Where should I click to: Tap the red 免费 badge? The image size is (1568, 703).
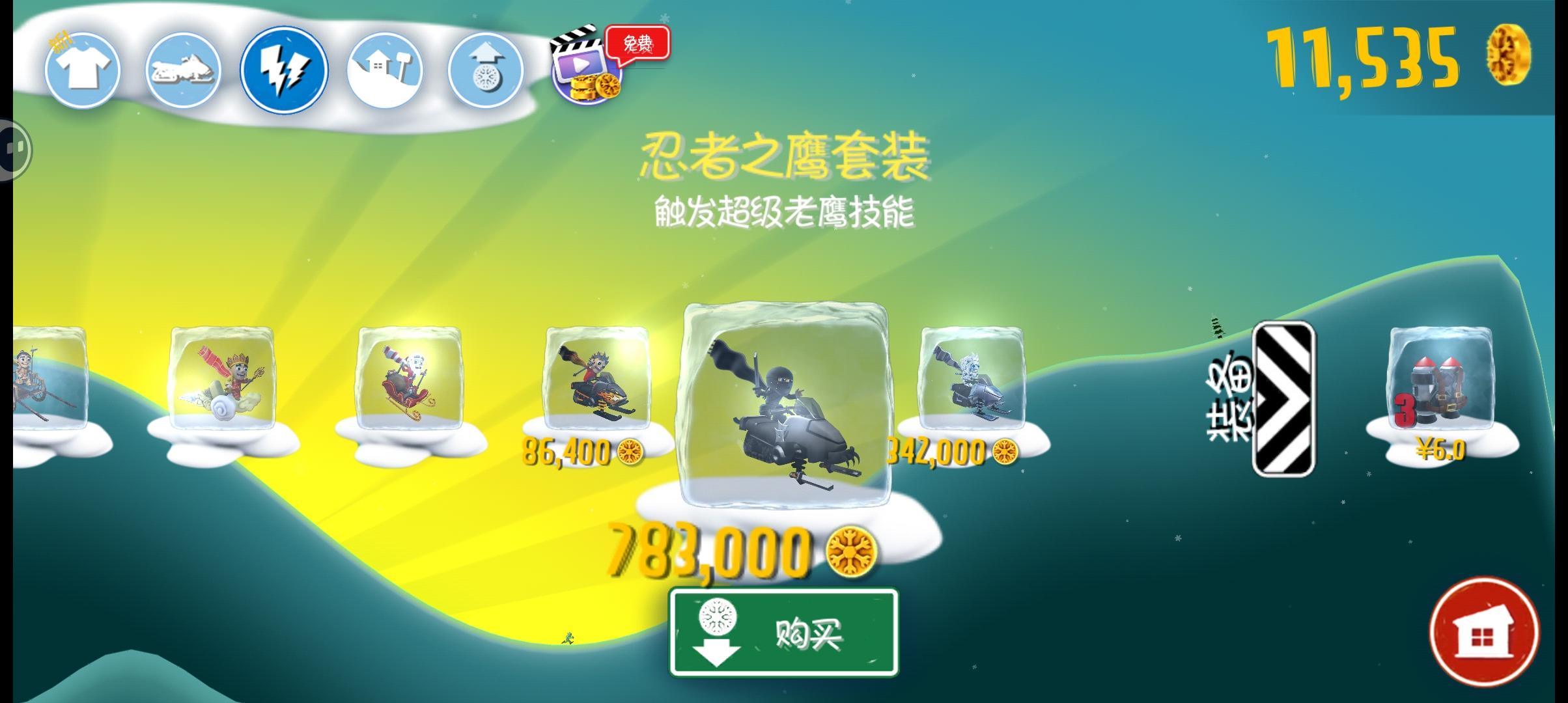coord(635,44)
